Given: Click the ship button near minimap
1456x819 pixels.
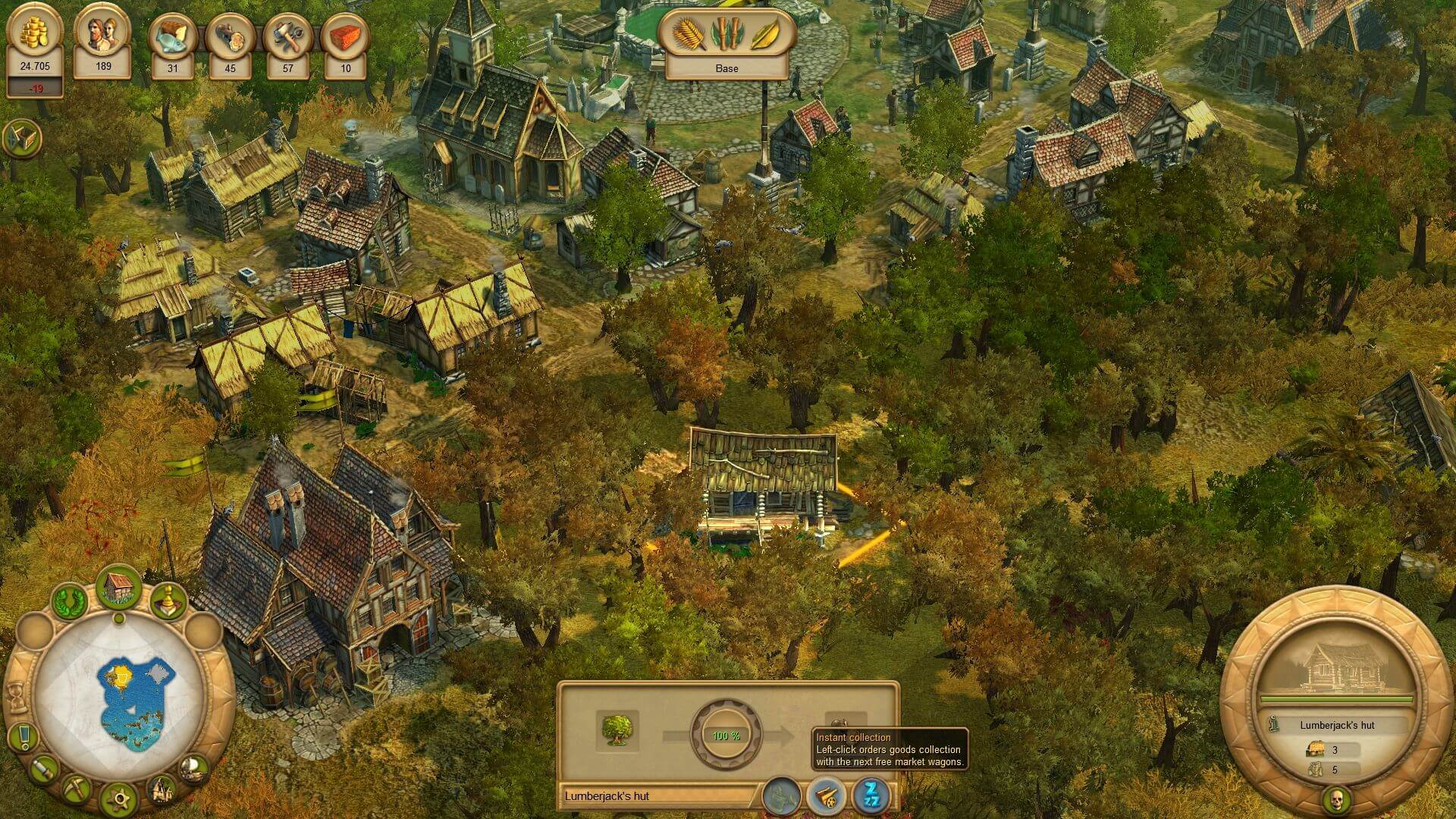Looking at the screenshot, I should pos(194,768).
